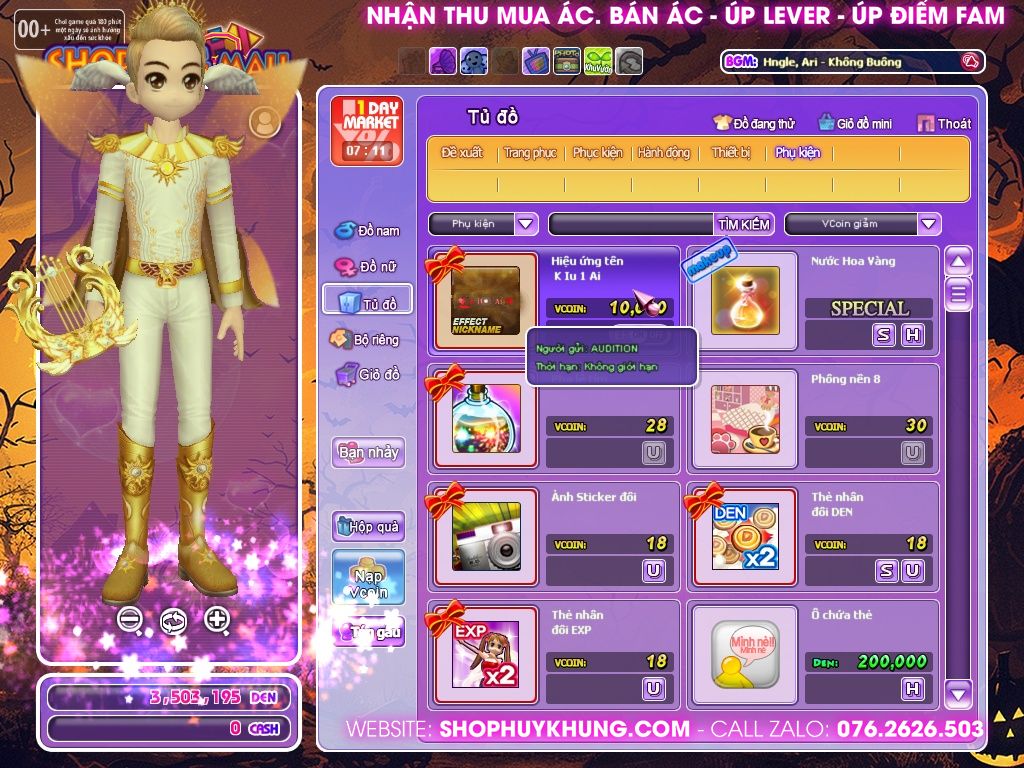The width and height of the screenshot is (1024, 768).
Task: Open the 1 Day Market banner
Action: tap(367, 131)
